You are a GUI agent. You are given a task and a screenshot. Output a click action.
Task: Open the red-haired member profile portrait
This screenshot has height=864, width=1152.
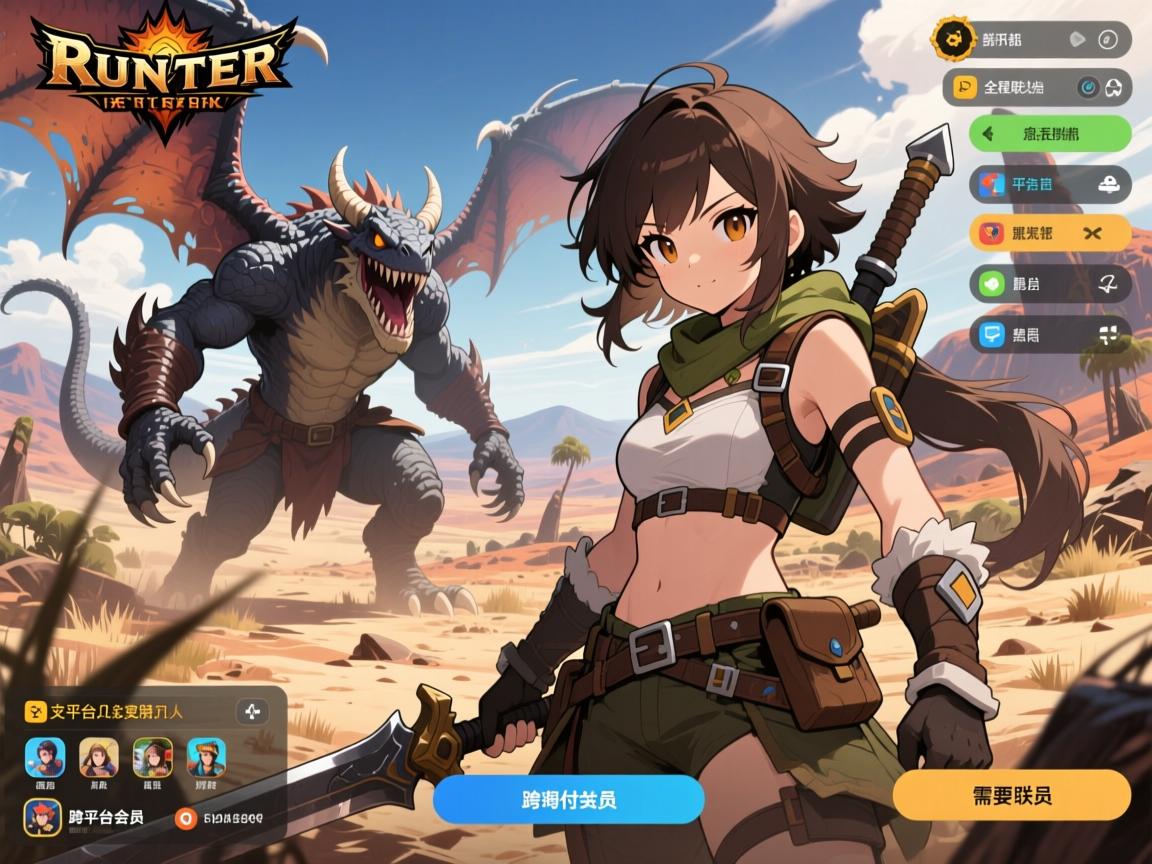(42, 817)
